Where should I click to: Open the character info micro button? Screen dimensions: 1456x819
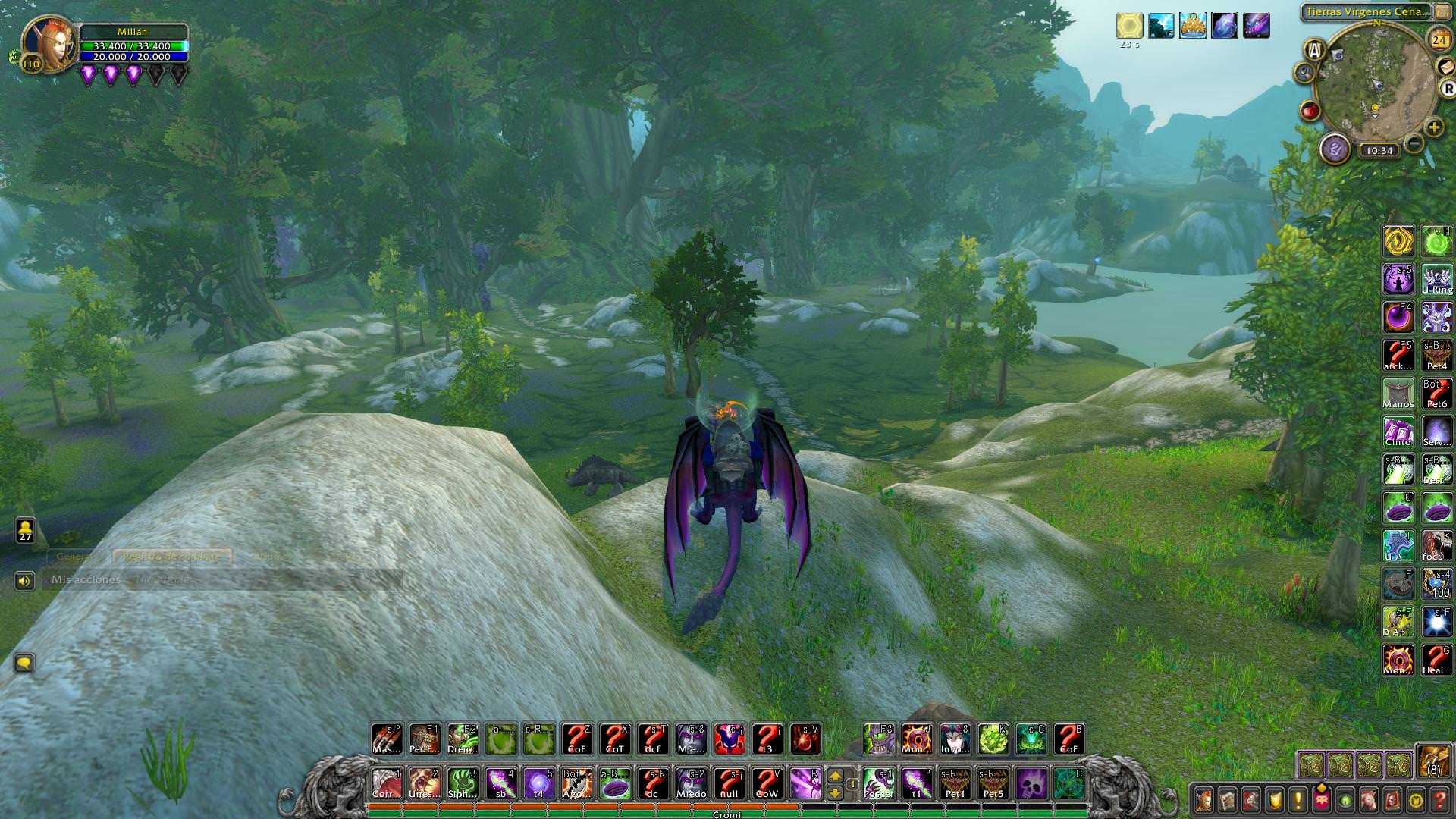tap(1203, 800)
